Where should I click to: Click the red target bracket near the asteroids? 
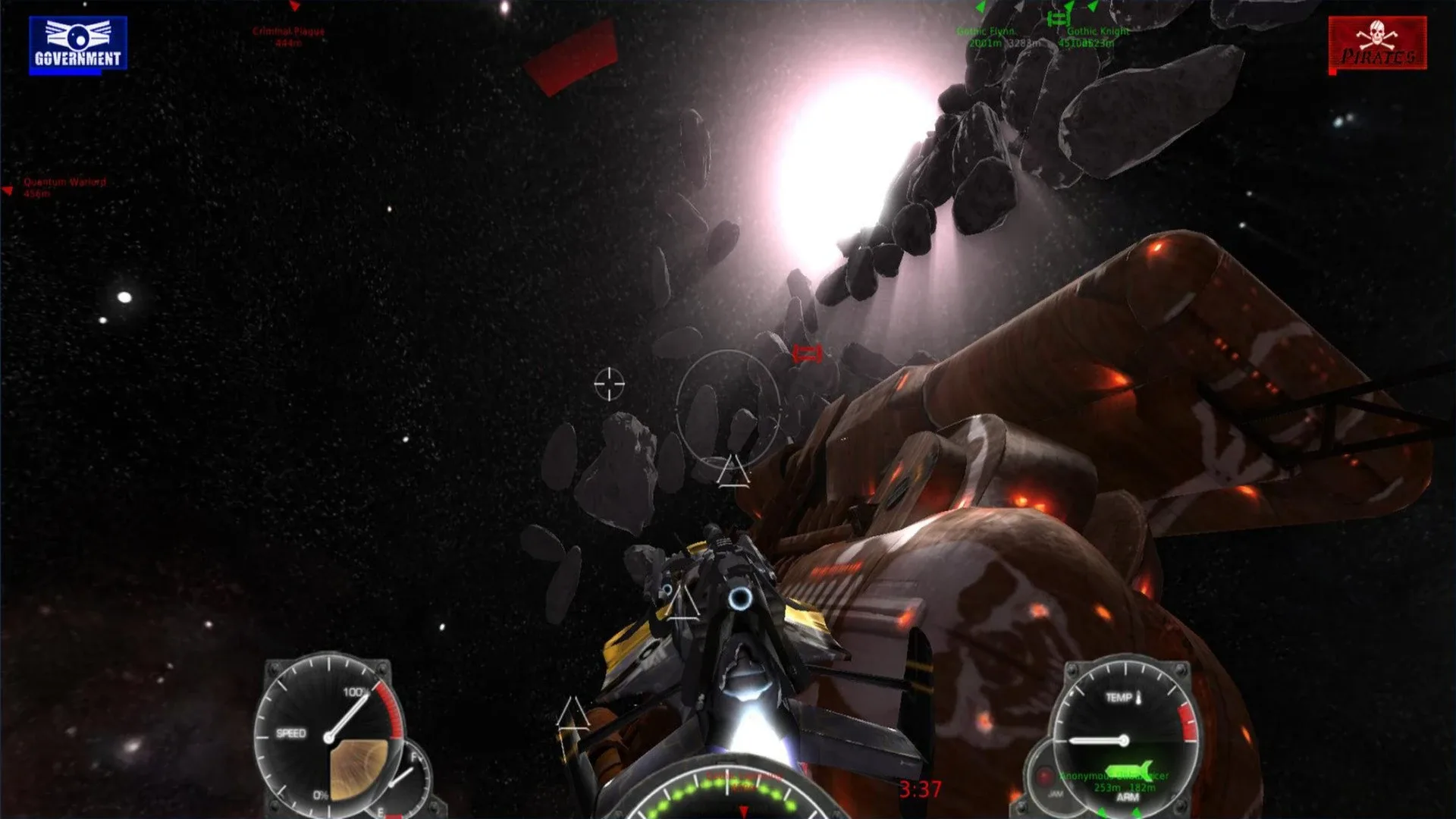click(x=806, y=353)
